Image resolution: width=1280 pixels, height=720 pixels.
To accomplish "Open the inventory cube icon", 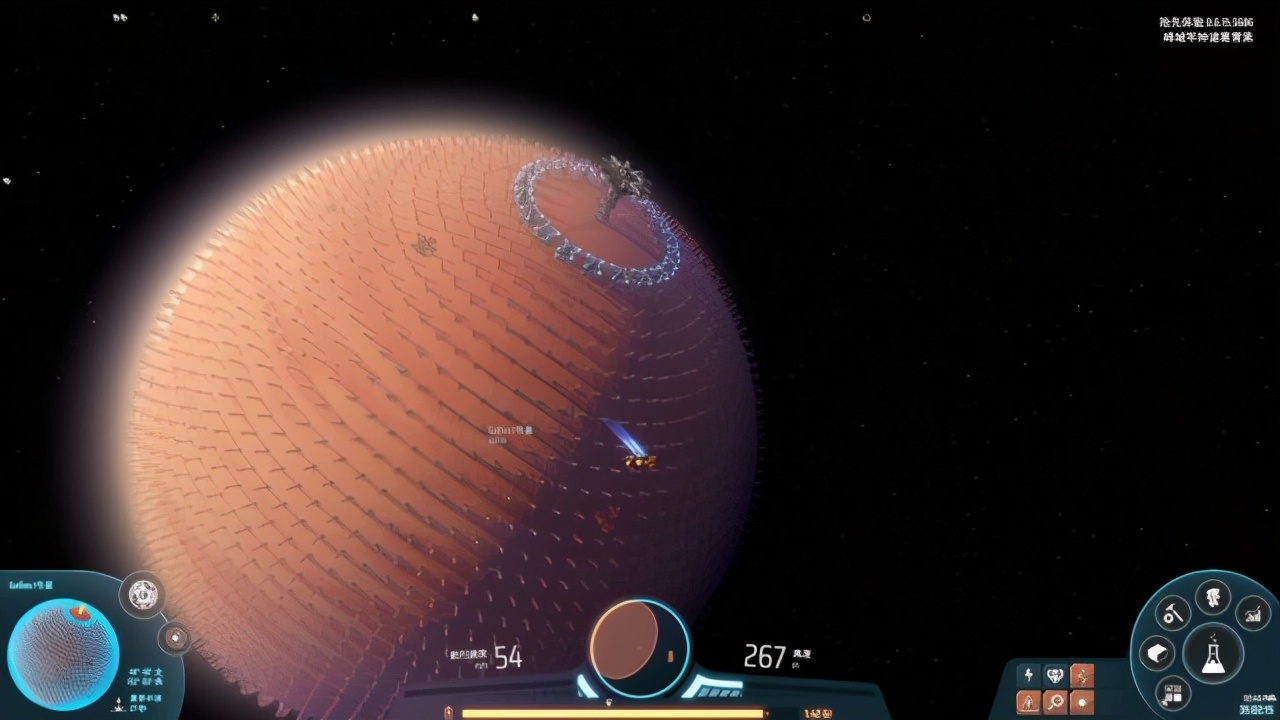I will [1157, 653].
